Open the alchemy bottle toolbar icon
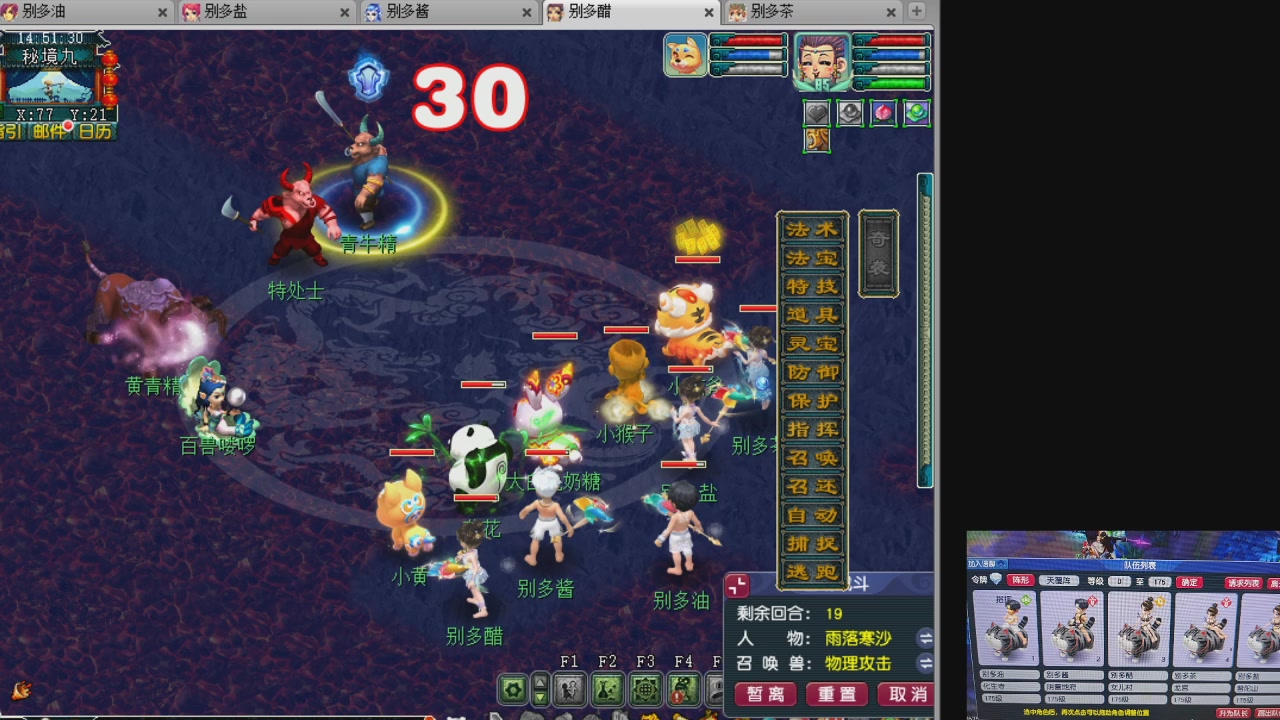This screenshot has height=720, width=1280. 608,689
